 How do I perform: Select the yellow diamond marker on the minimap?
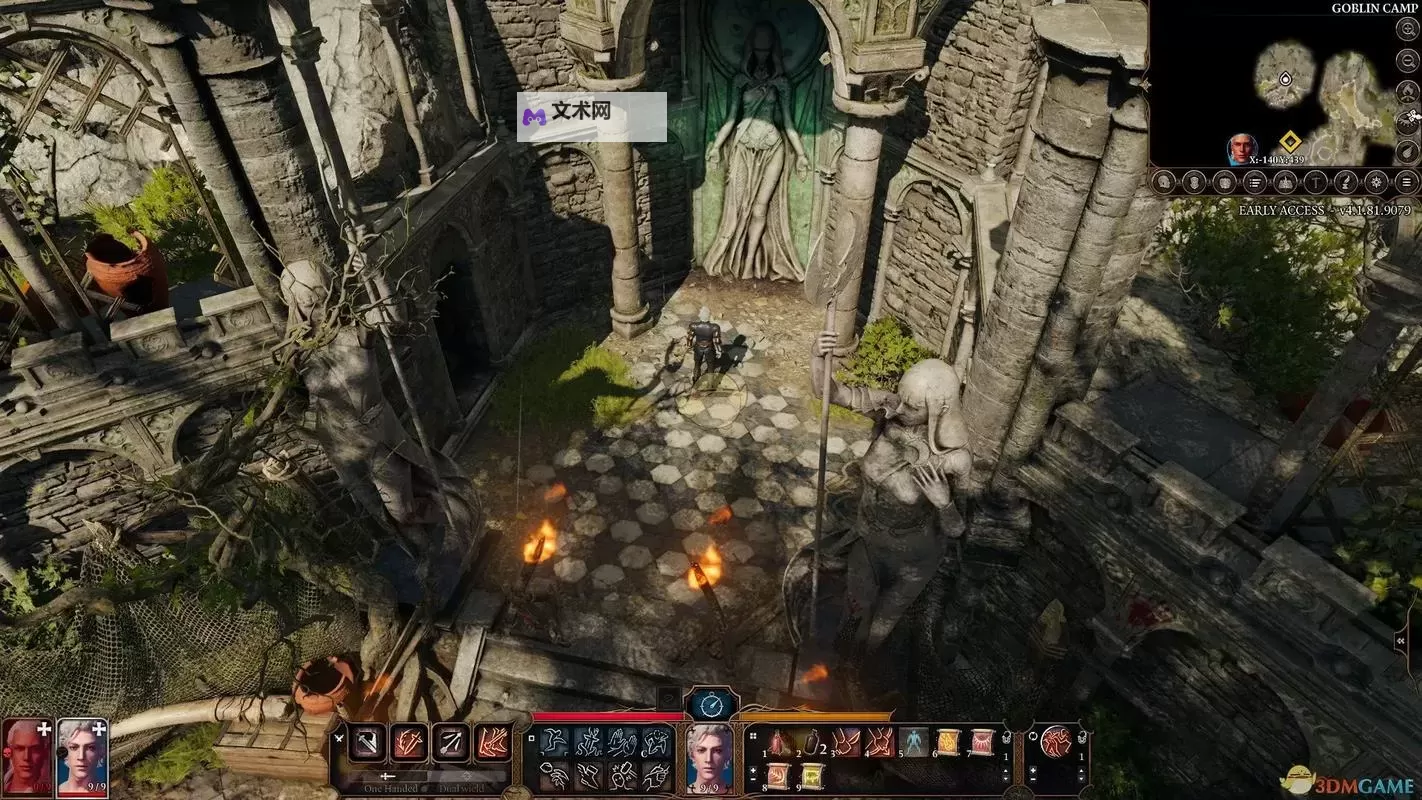pos(1289,142)
